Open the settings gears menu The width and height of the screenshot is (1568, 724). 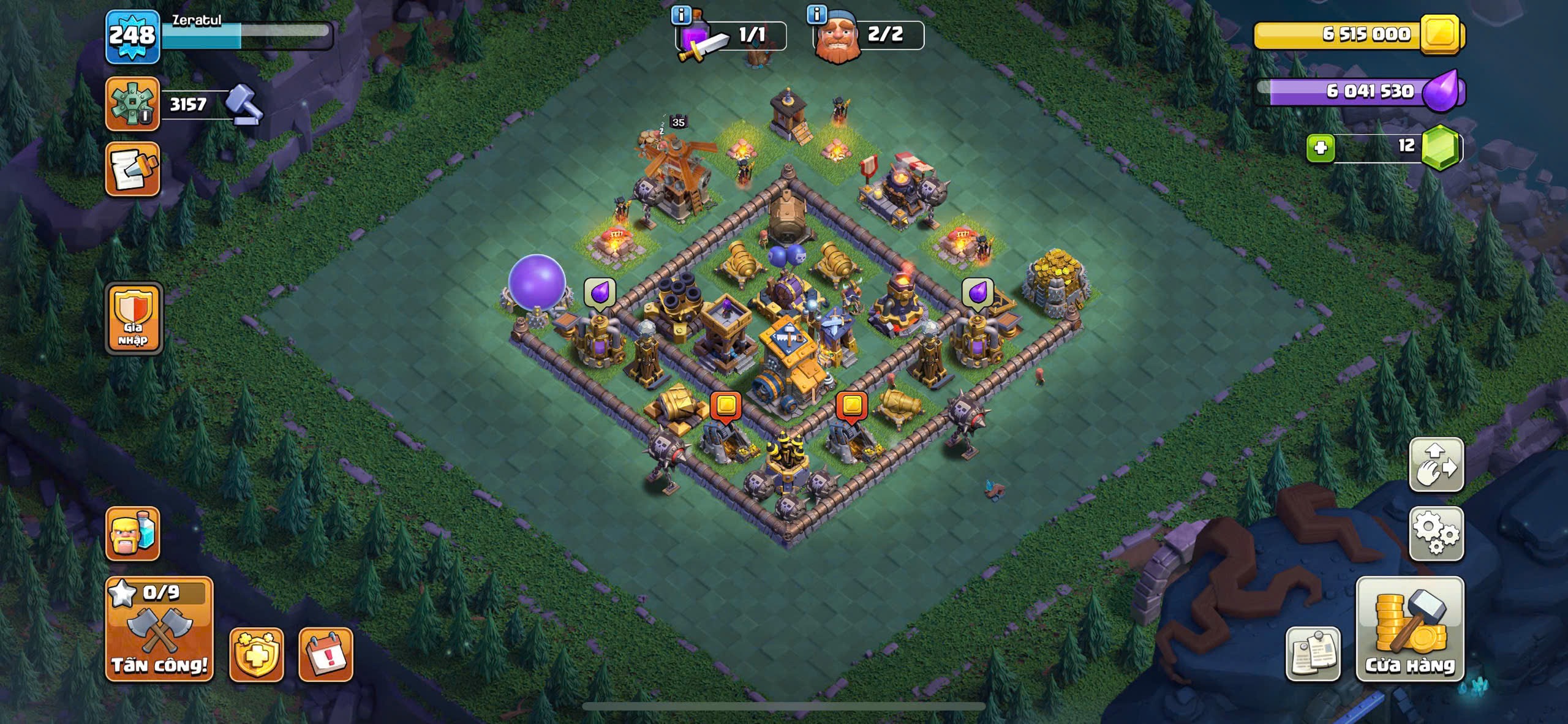pyautogui.click(x=1436, y=534)
